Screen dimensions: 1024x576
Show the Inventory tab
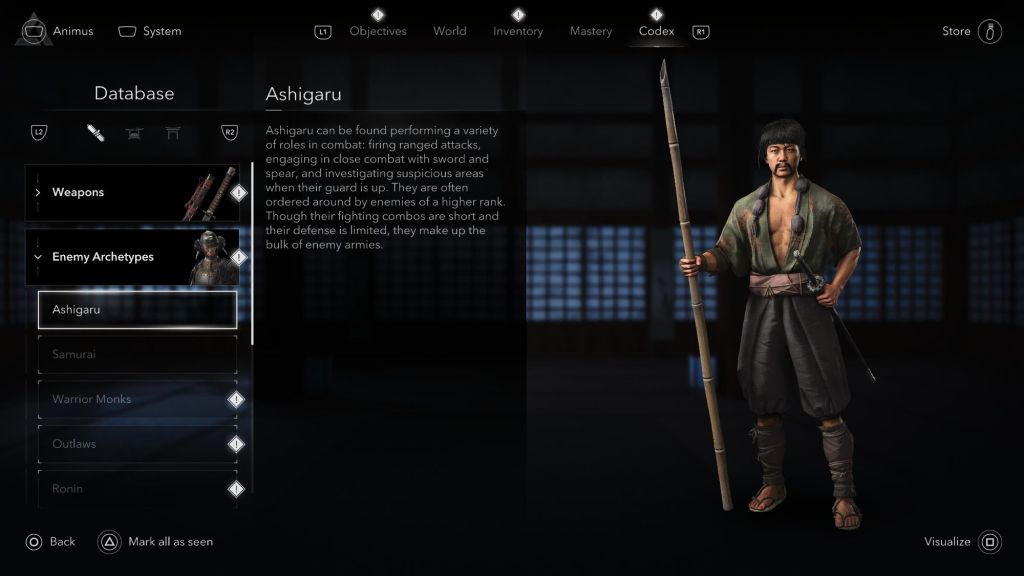point(518,31)
